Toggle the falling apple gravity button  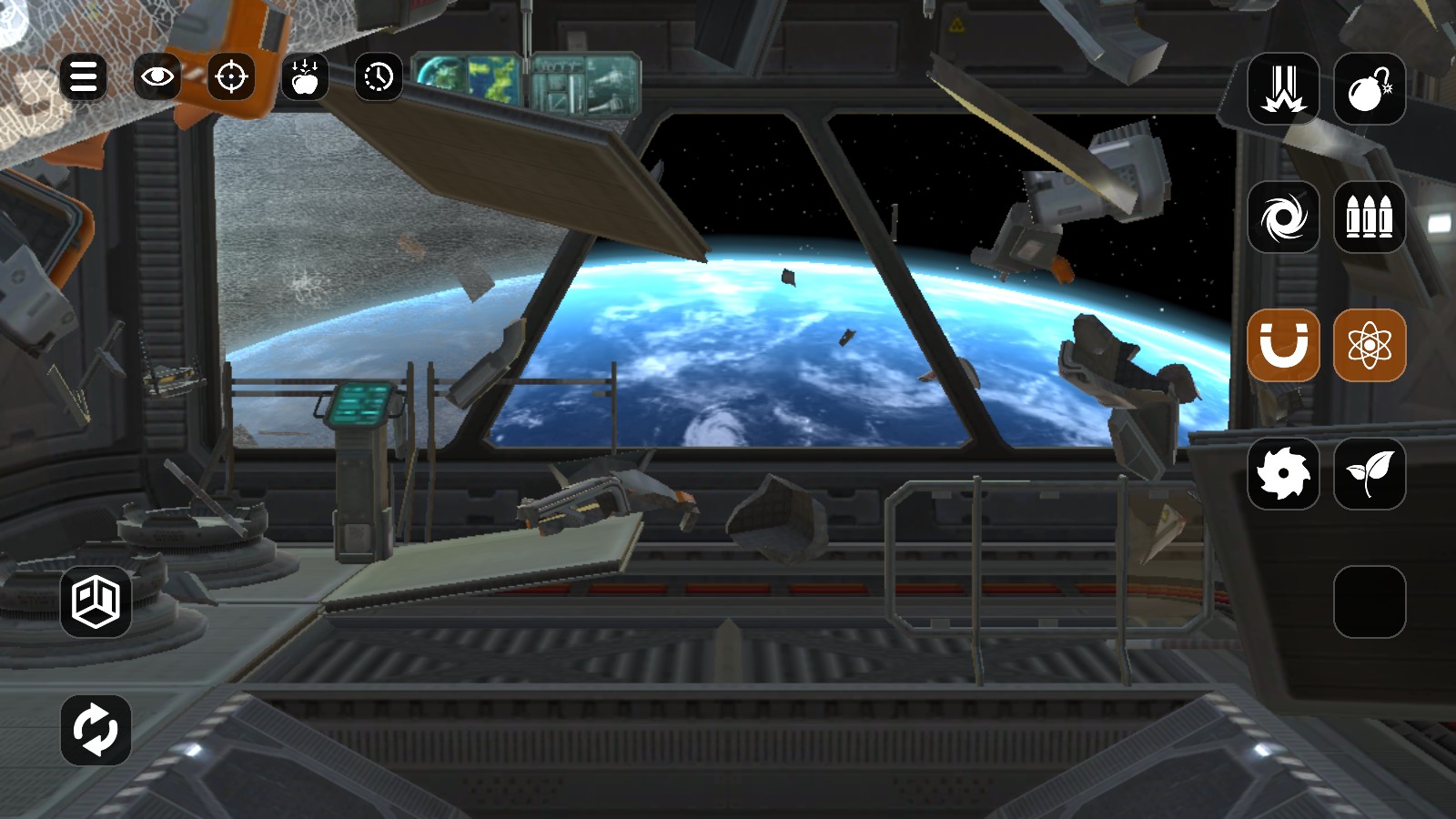[x=305, y=77]
